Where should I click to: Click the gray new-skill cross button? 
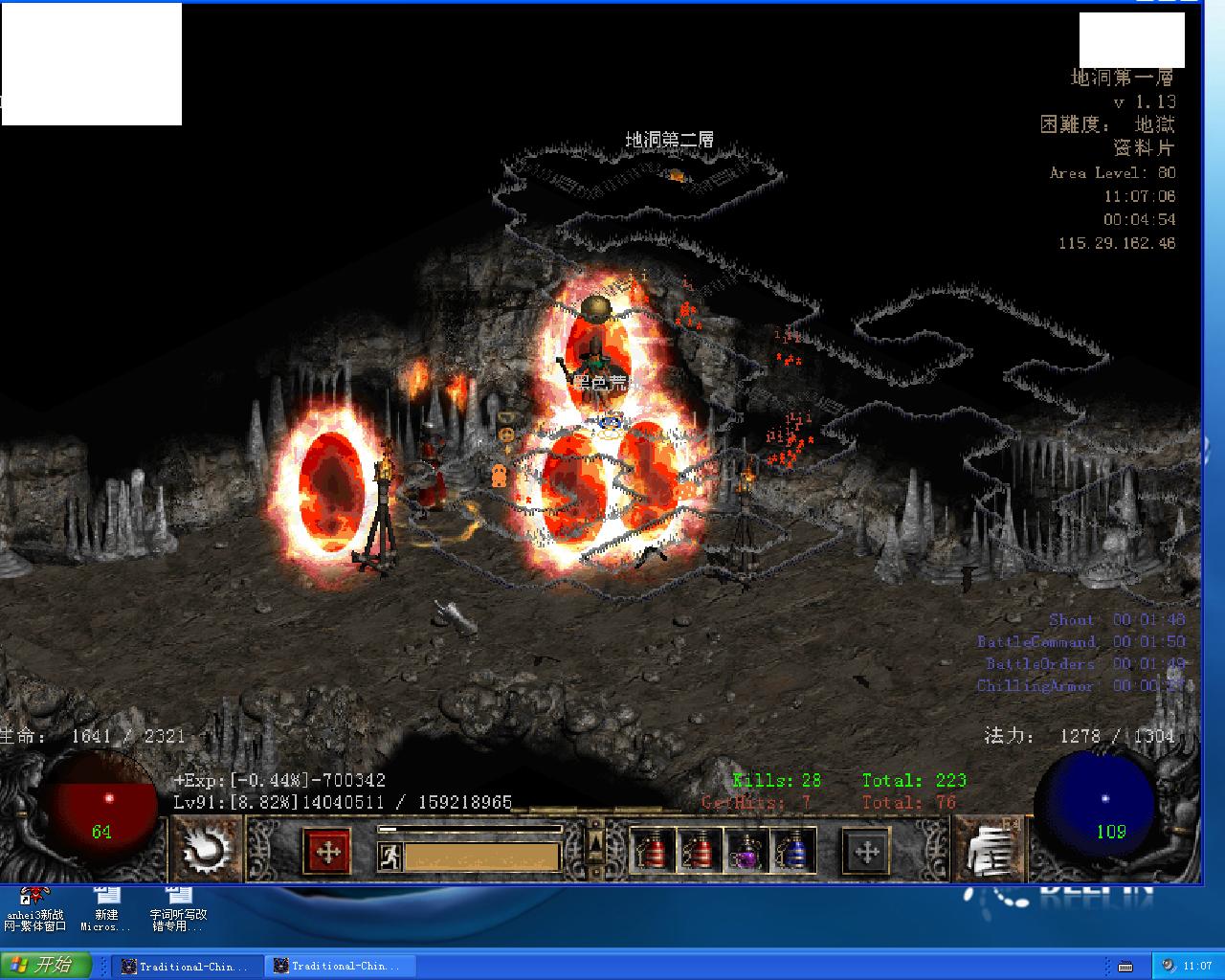(x=866, y=851)
